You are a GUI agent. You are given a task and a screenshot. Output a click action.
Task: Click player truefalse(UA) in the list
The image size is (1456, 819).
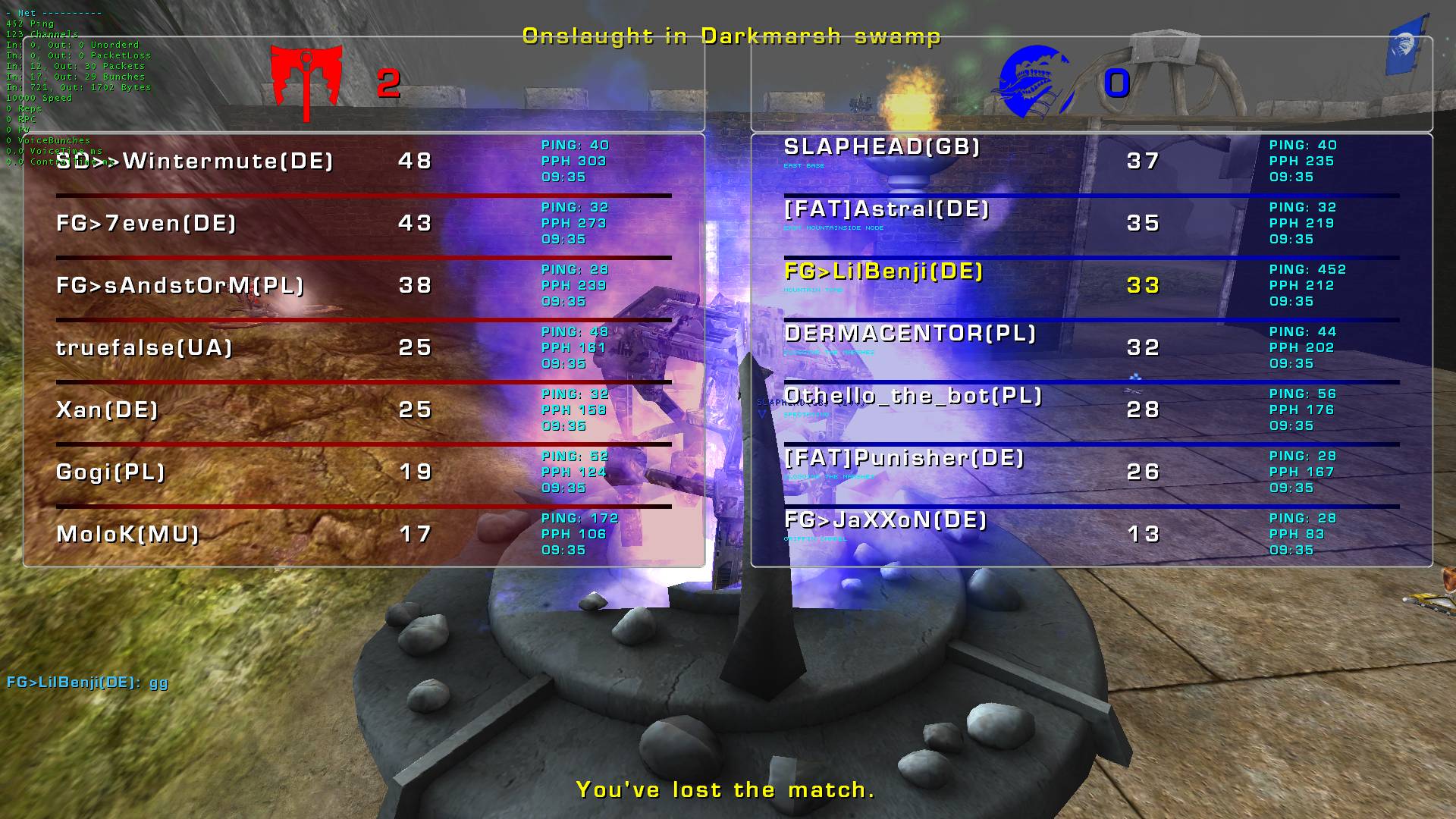[x=144, y=348]
